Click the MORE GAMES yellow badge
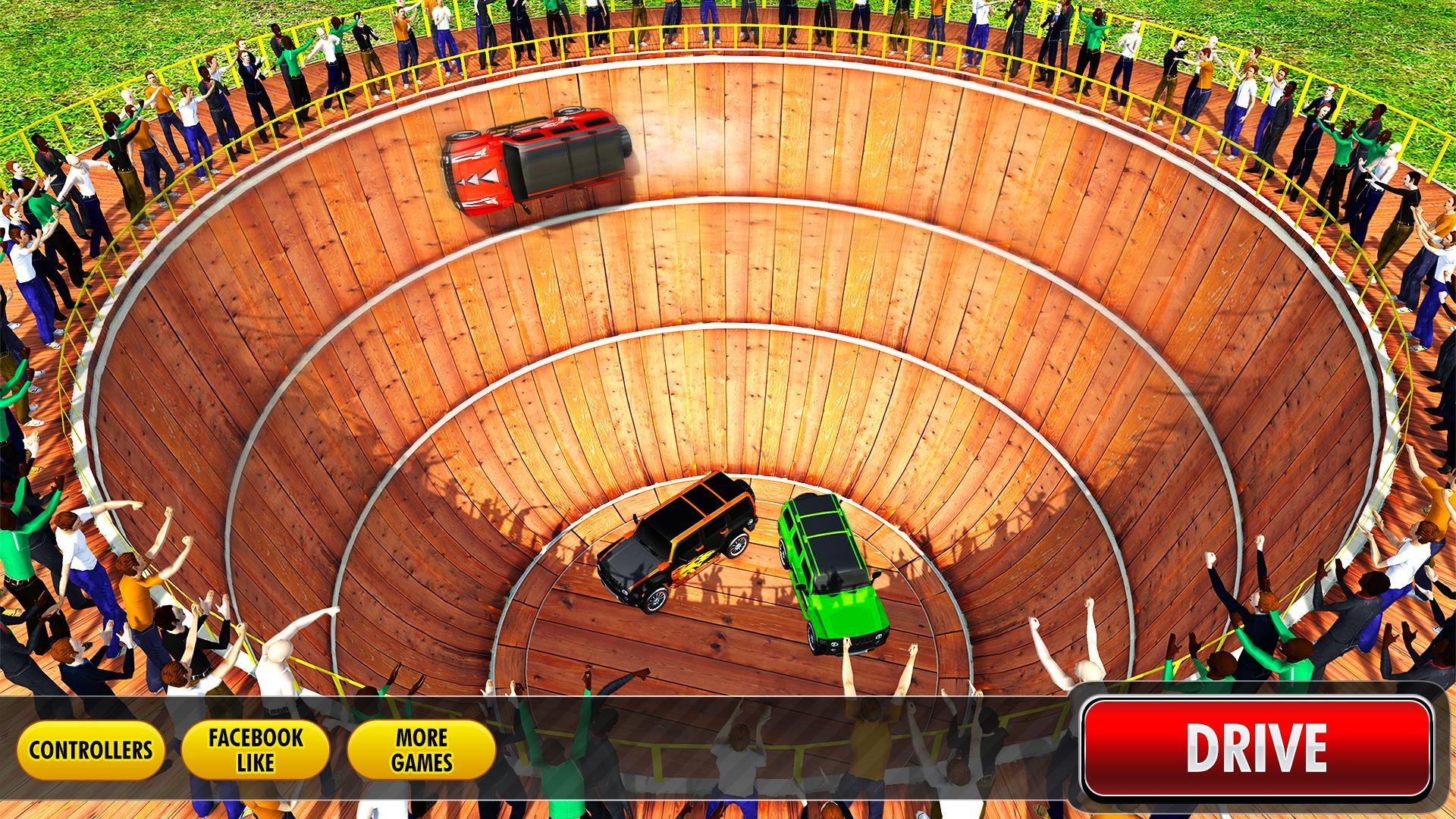 [419, 747]
